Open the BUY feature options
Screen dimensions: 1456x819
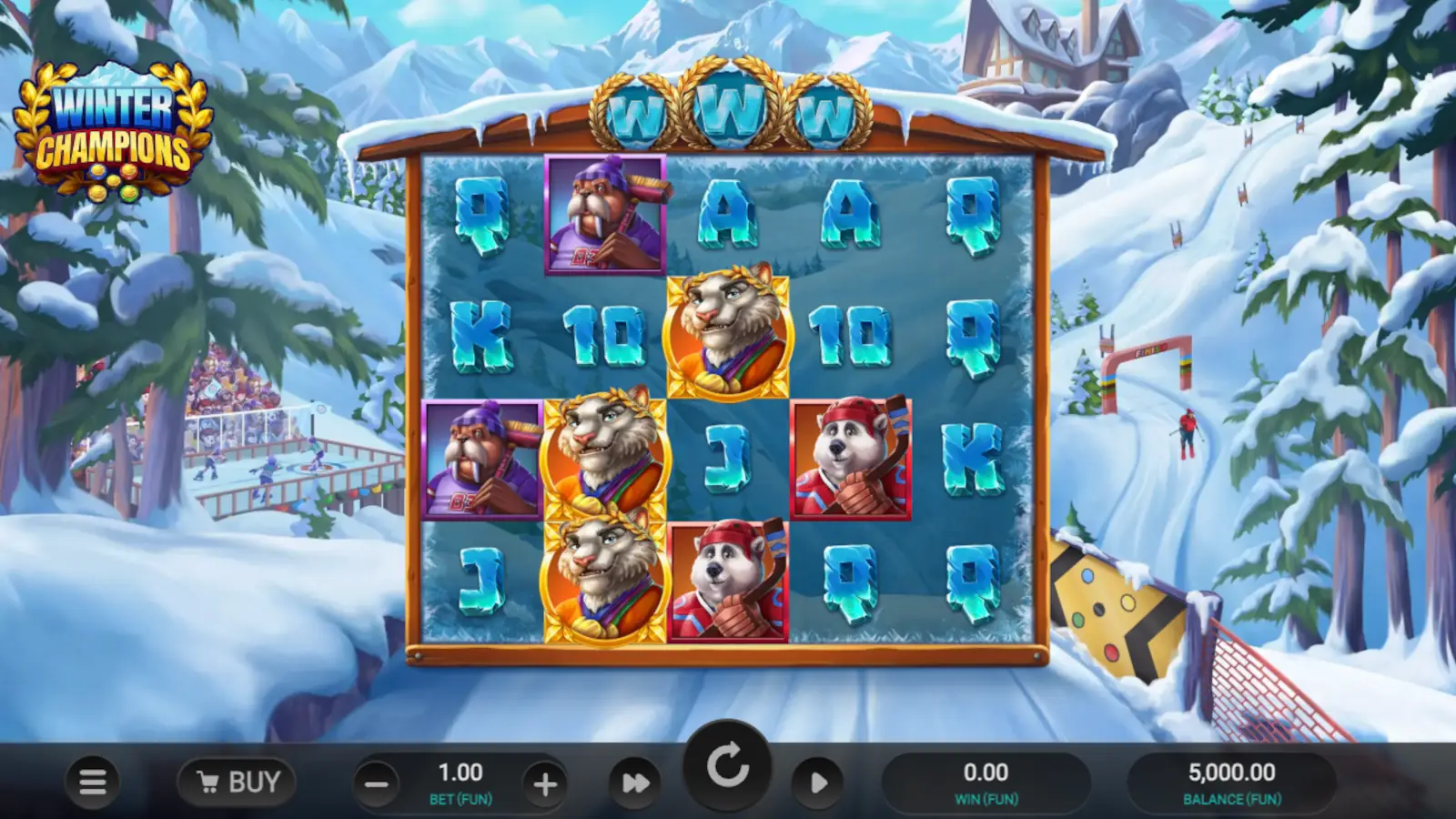click(x=238, y=781)
